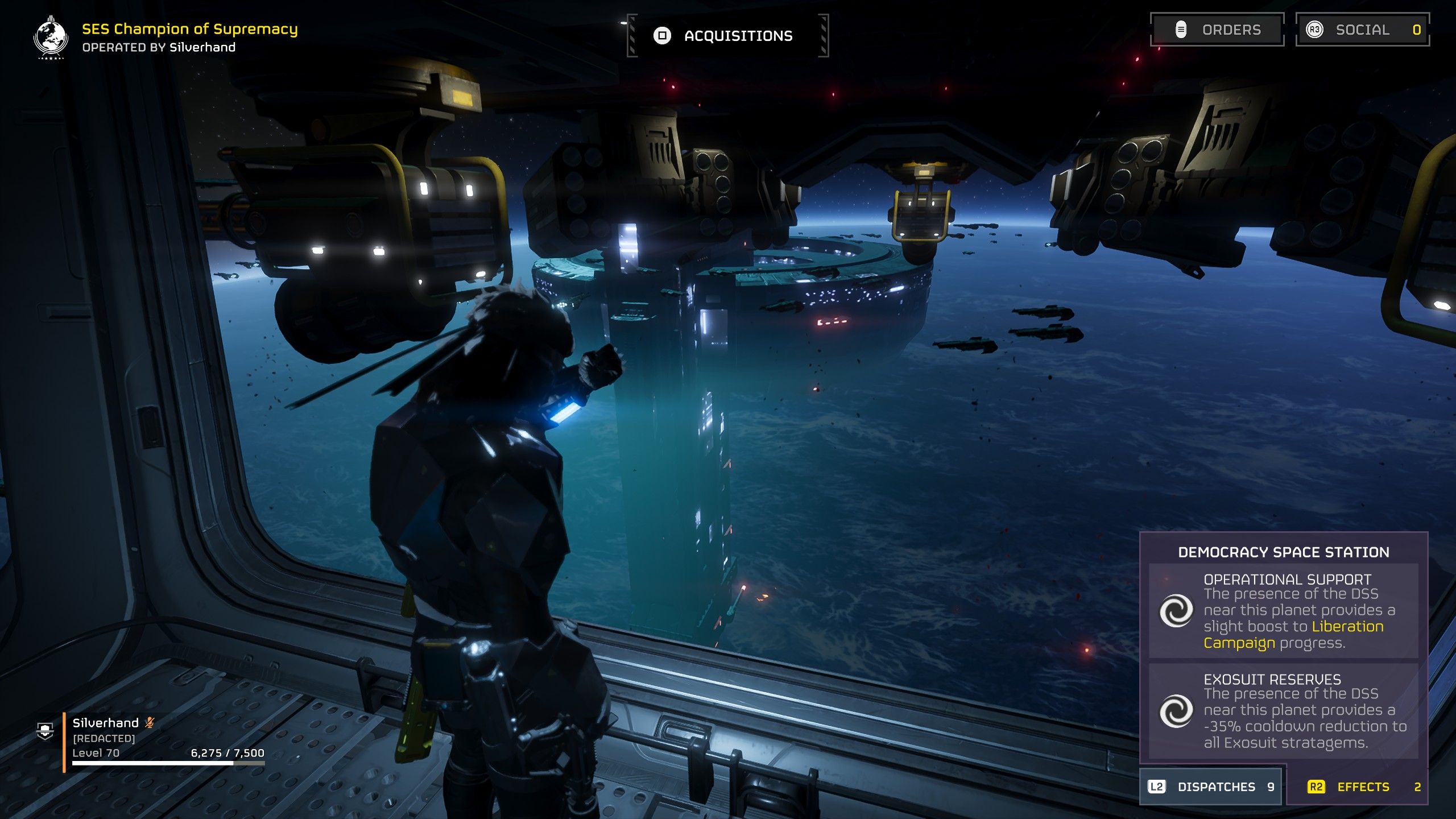The height and width of the screenshot is (819, 1456).
Task: Open the Acquisitions menu
Action: coord(727,36)
